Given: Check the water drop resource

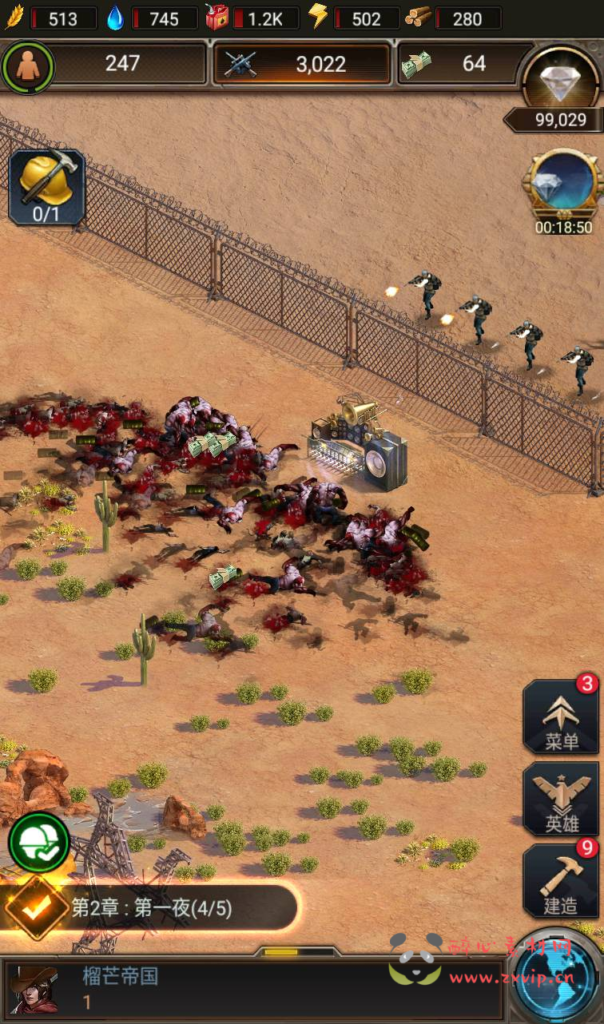Looking at the screenshot, I should click(151, 18).
